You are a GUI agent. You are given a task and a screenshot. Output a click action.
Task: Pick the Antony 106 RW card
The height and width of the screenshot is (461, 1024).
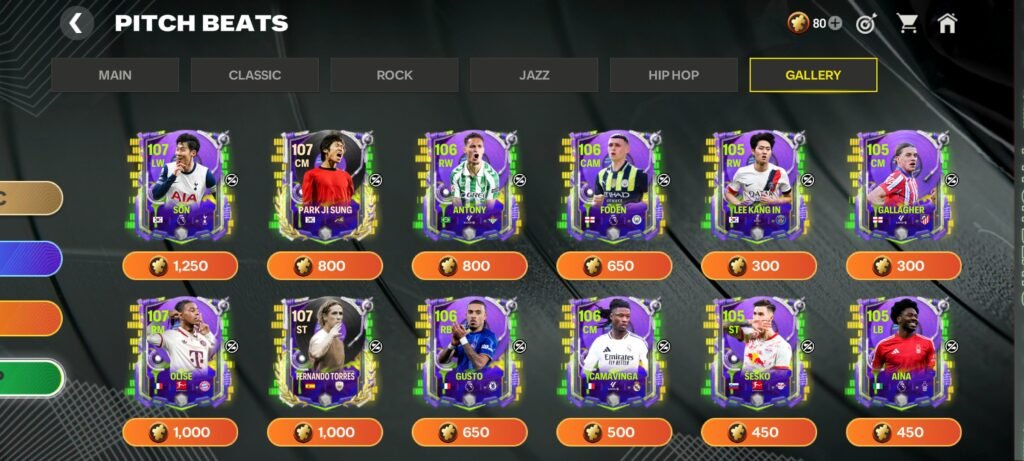[470, 185]
